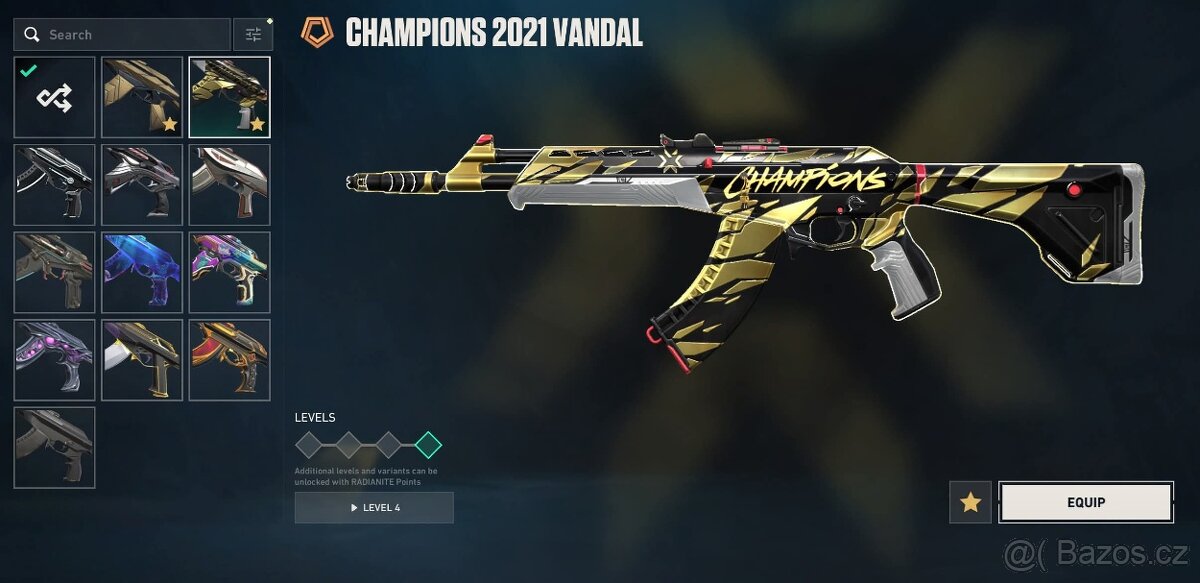Select the highlighted fourth level diamond
The width and height of the screenshot is (1200, 583).
point(428,445)
